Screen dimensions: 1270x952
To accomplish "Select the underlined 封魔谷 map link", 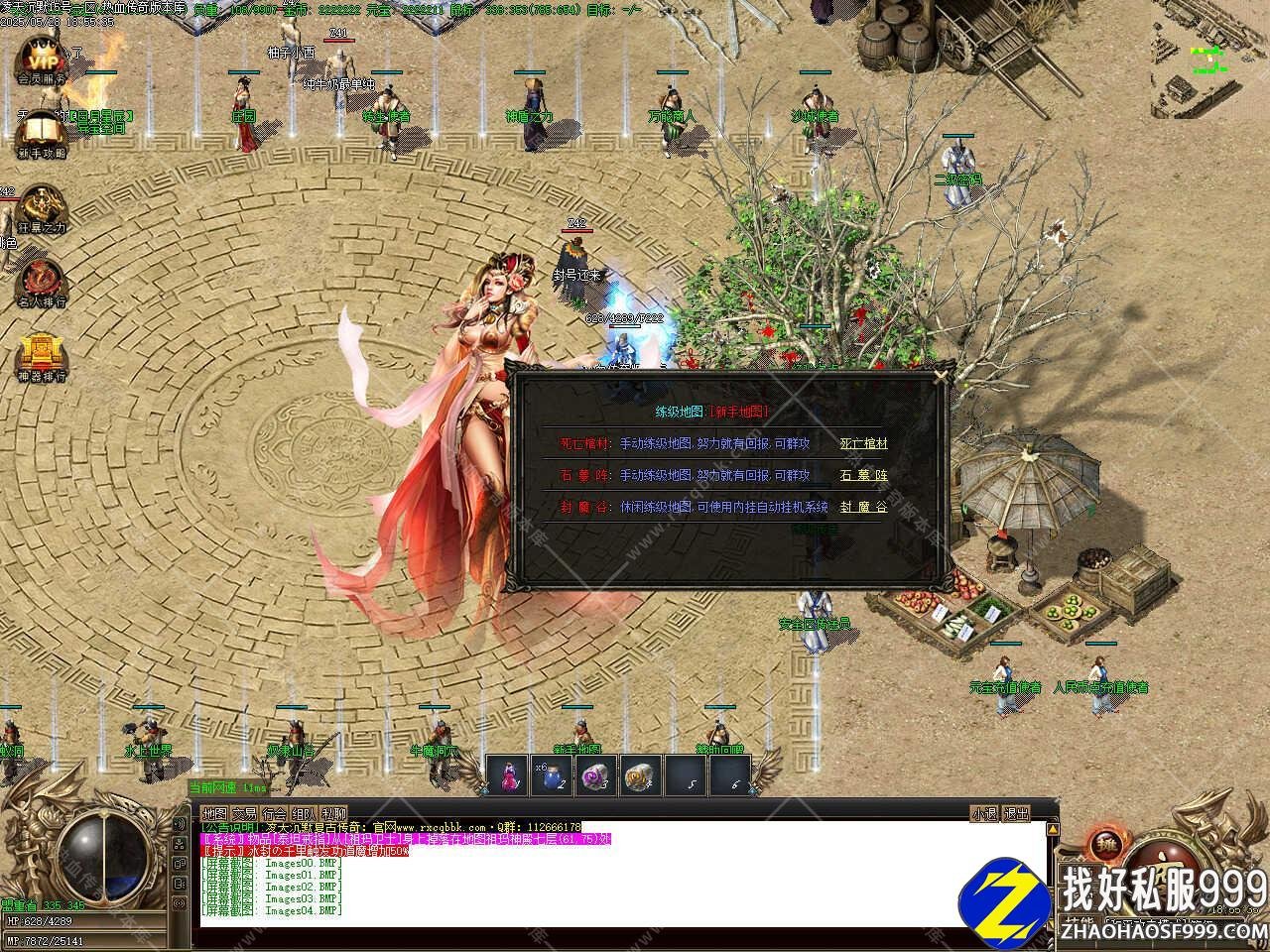I will 863,507.
